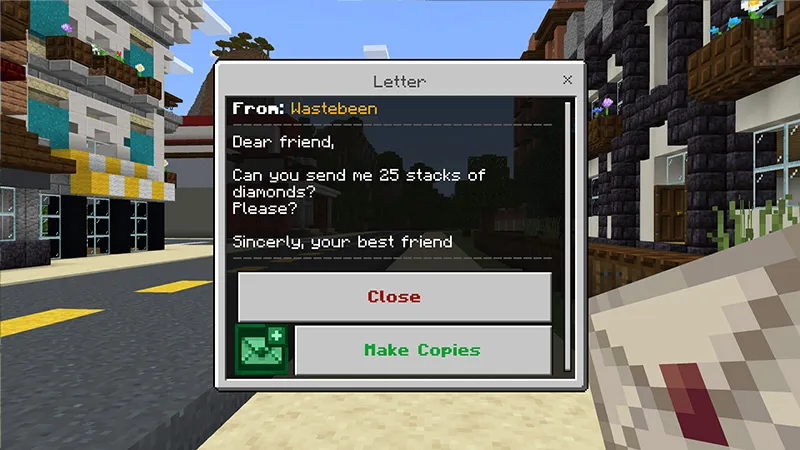The height and width of the screenshot is (450, 800).
Task: Close the letter with the red Close button
Action: coord(394,296)
